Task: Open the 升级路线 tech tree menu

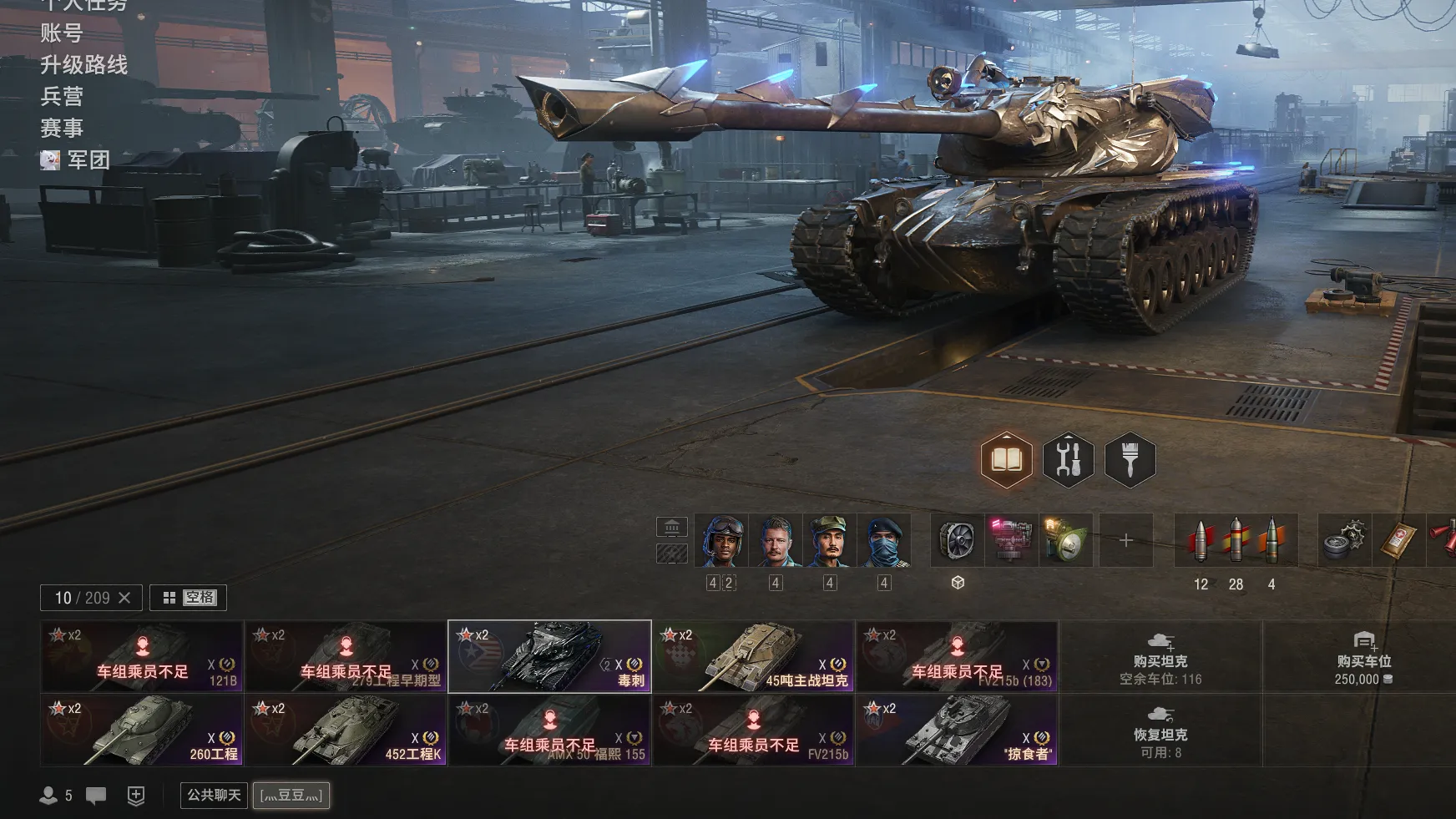Action: 83,65
